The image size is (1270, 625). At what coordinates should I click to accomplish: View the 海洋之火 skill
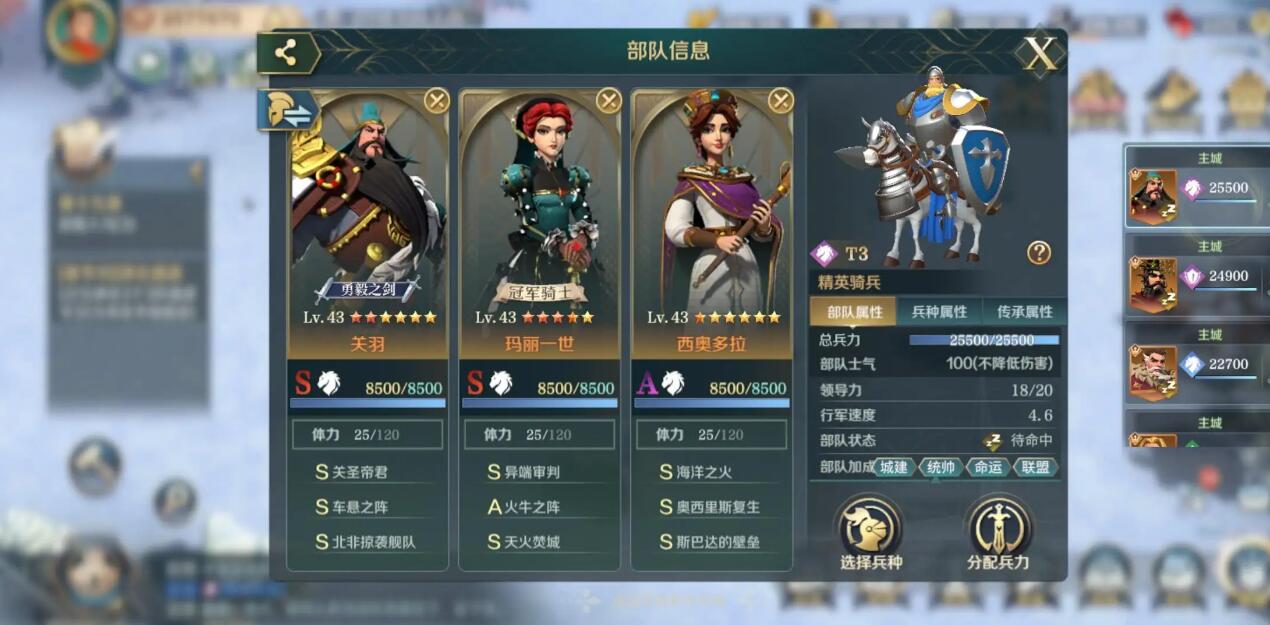[711, 472]
